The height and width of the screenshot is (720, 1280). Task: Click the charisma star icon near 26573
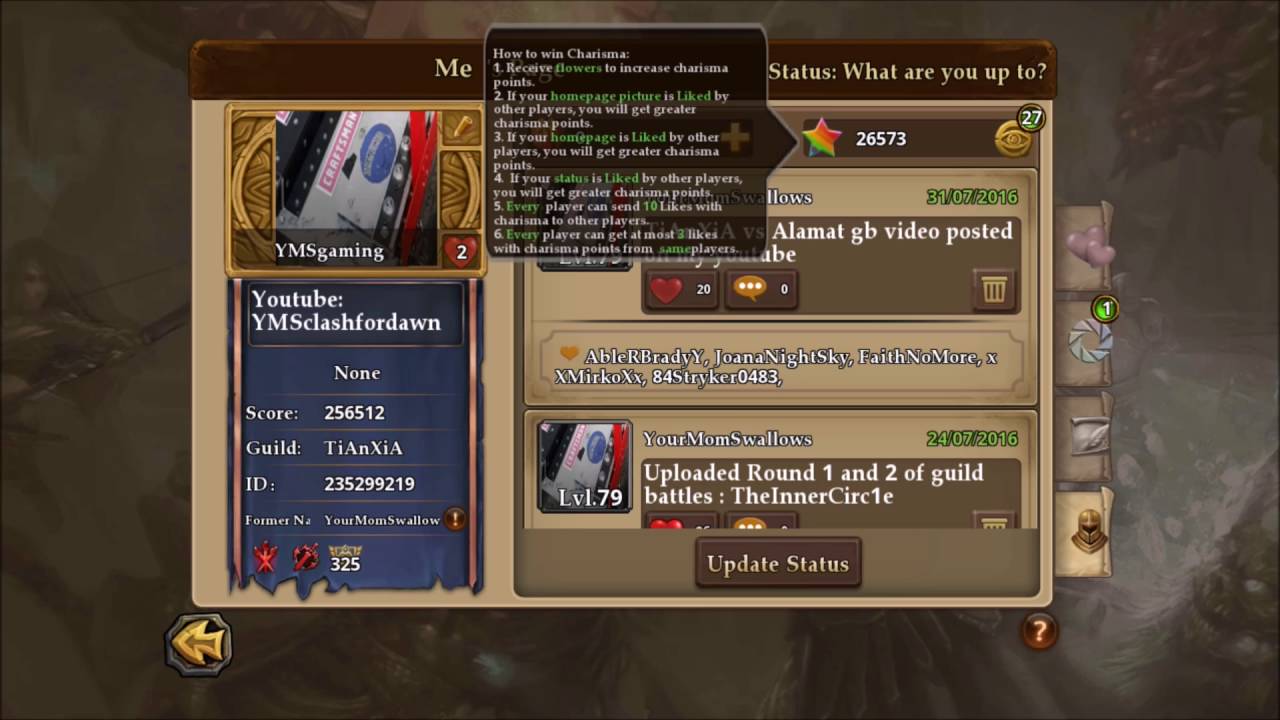point(823,138)
